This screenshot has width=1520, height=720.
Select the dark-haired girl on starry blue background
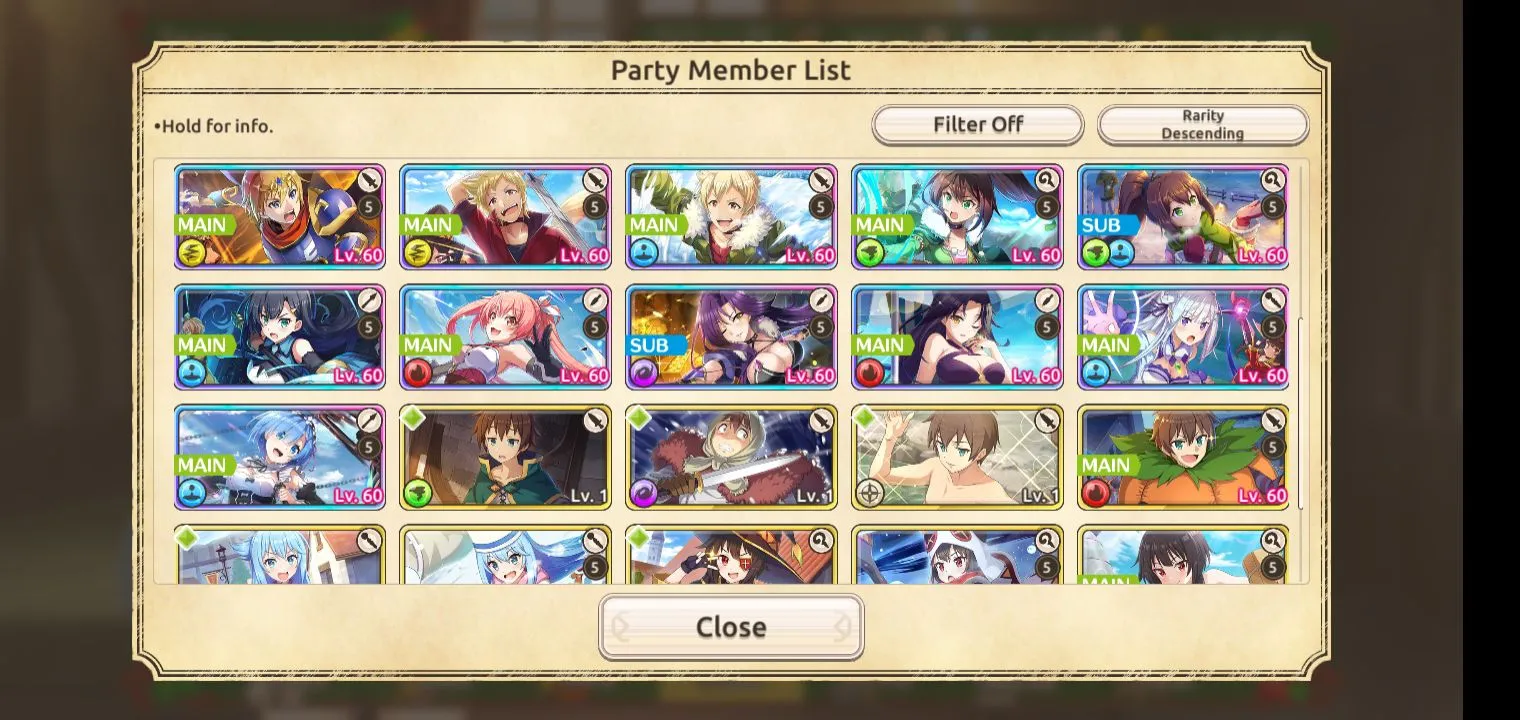coord(280,337)
